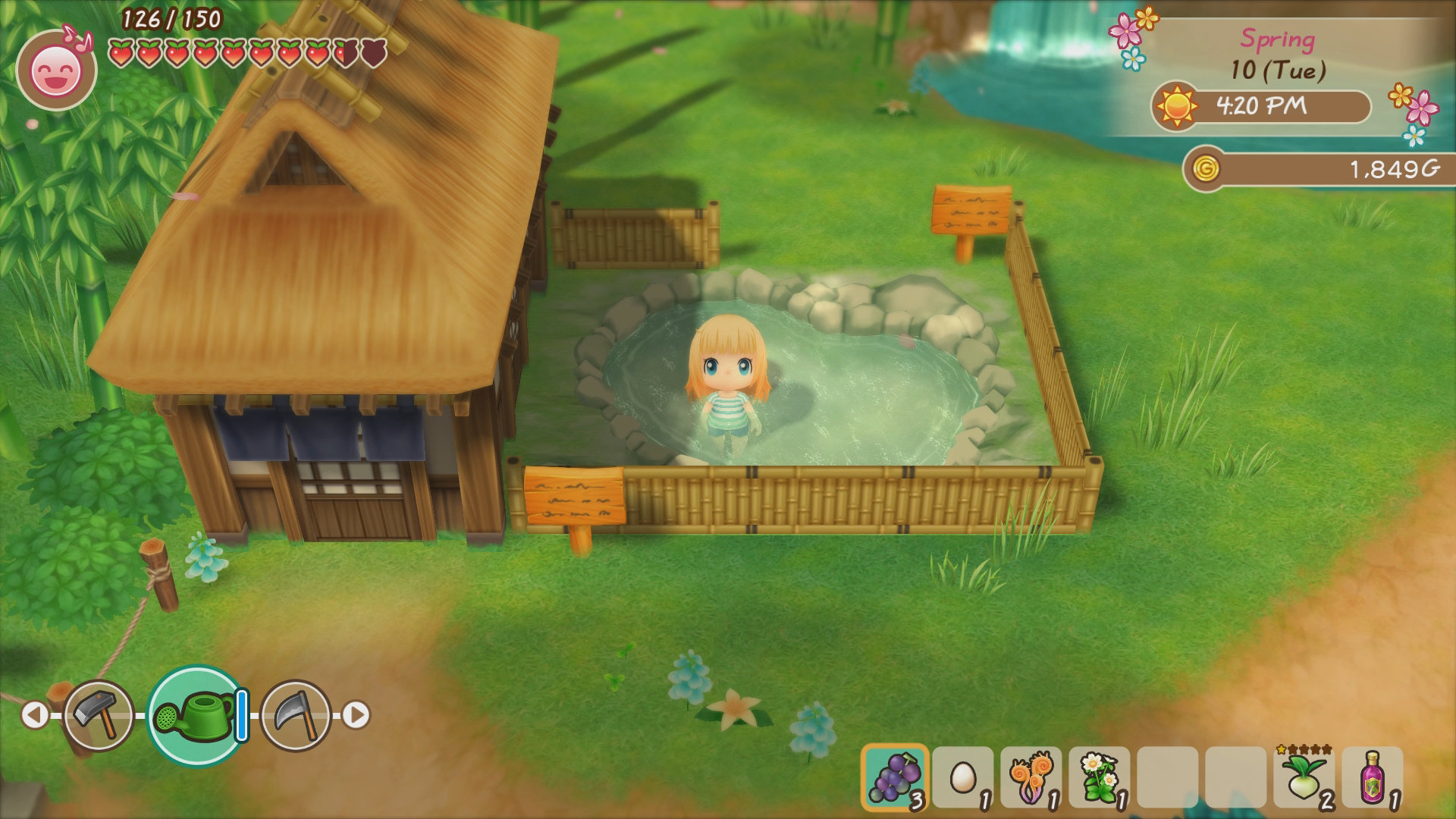Choose the green watering can

(x=194, y=715)
